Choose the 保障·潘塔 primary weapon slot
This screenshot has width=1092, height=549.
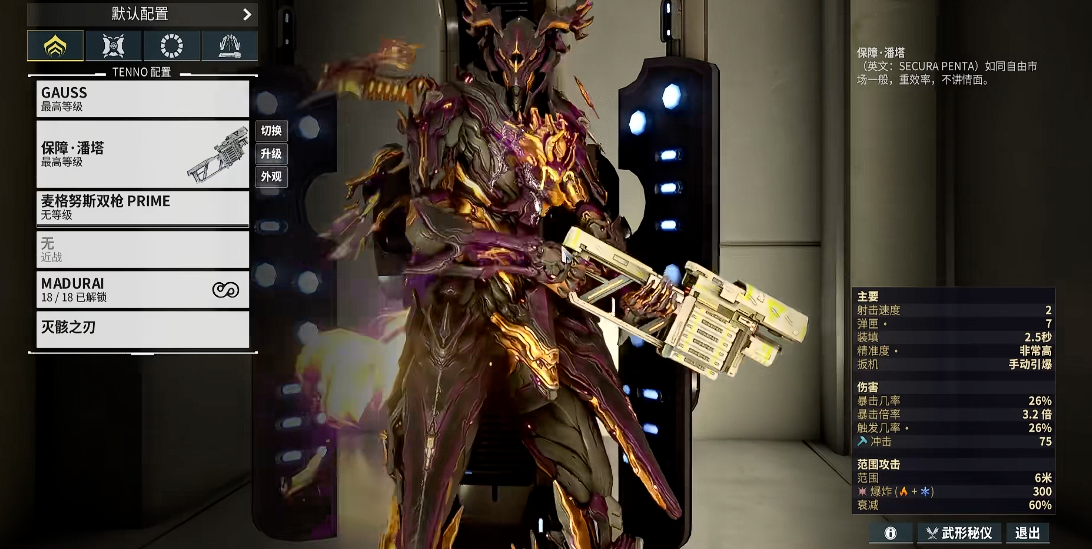142,154
